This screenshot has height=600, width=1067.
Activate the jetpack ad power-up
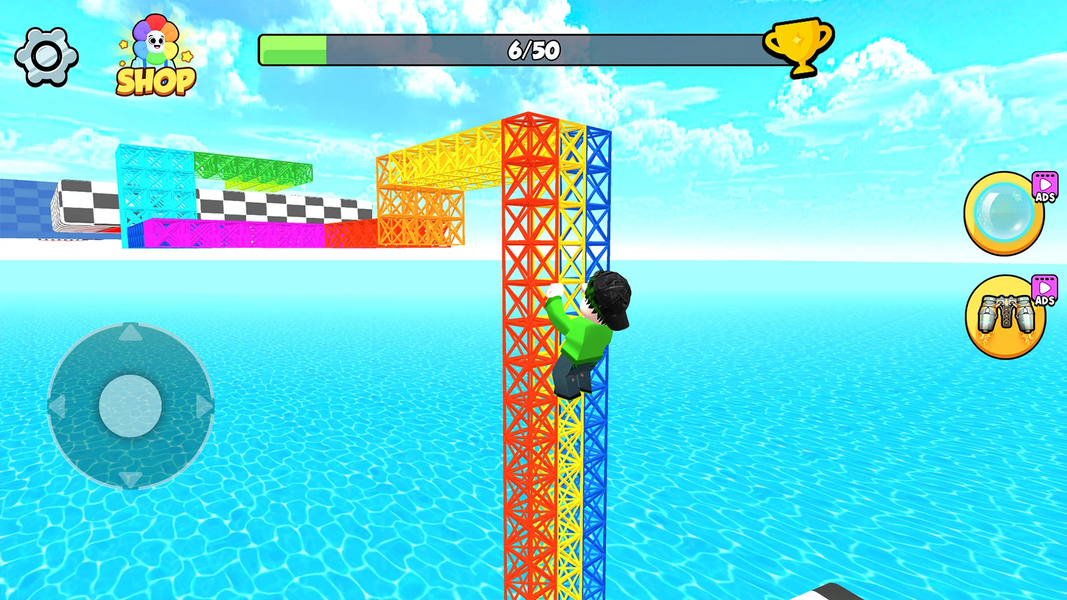tap(1004, 317)
